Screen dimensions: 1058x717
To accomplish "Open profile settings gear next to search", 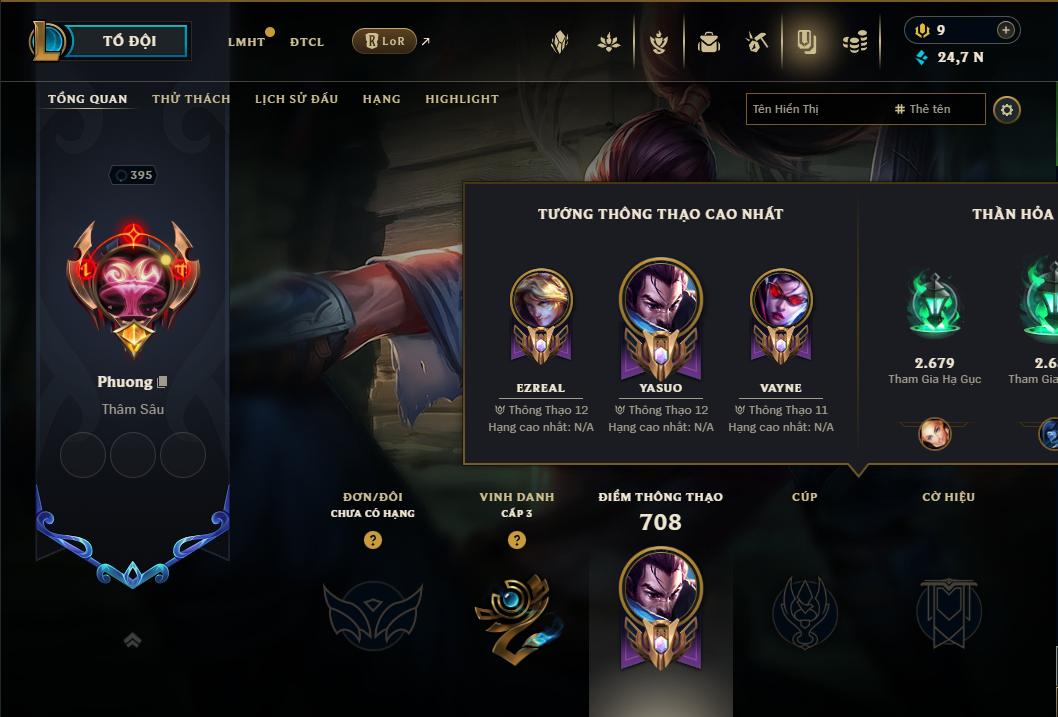I will (x=1007, y=109).
